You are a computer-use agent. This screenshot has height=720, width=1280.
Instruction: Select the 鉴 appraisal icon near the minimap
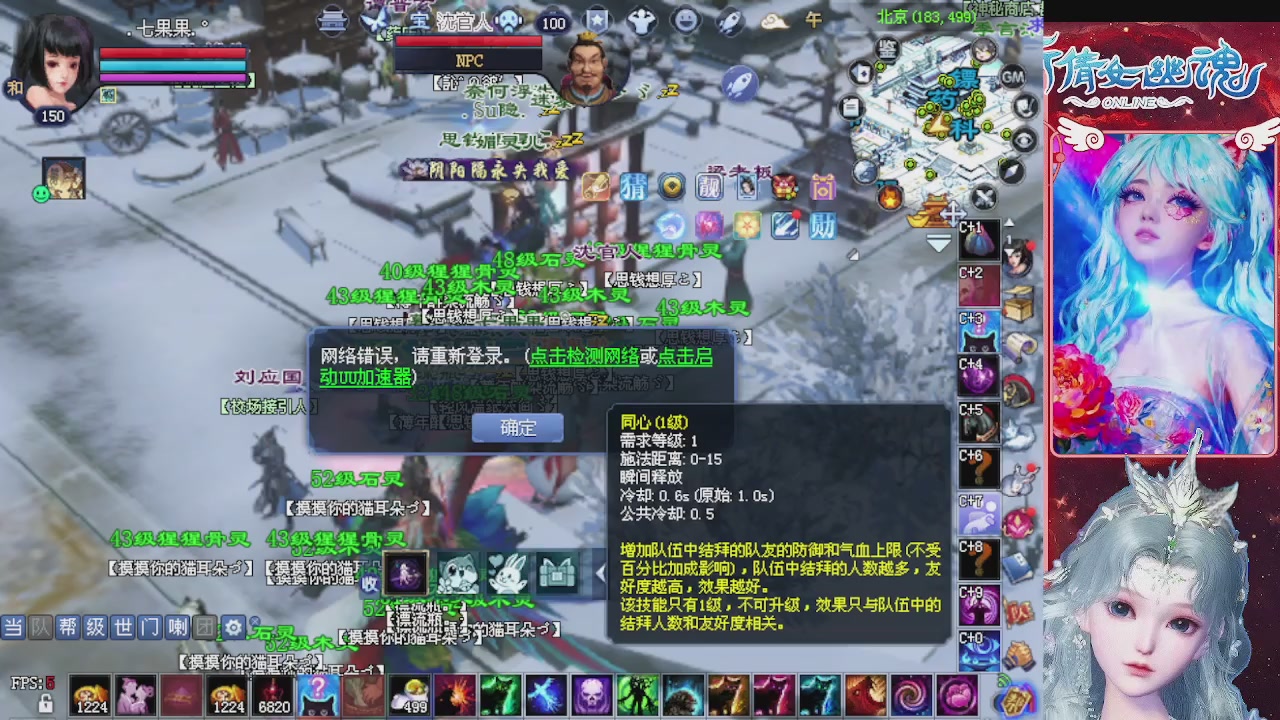pyautogui.click(x=889, y=48)
